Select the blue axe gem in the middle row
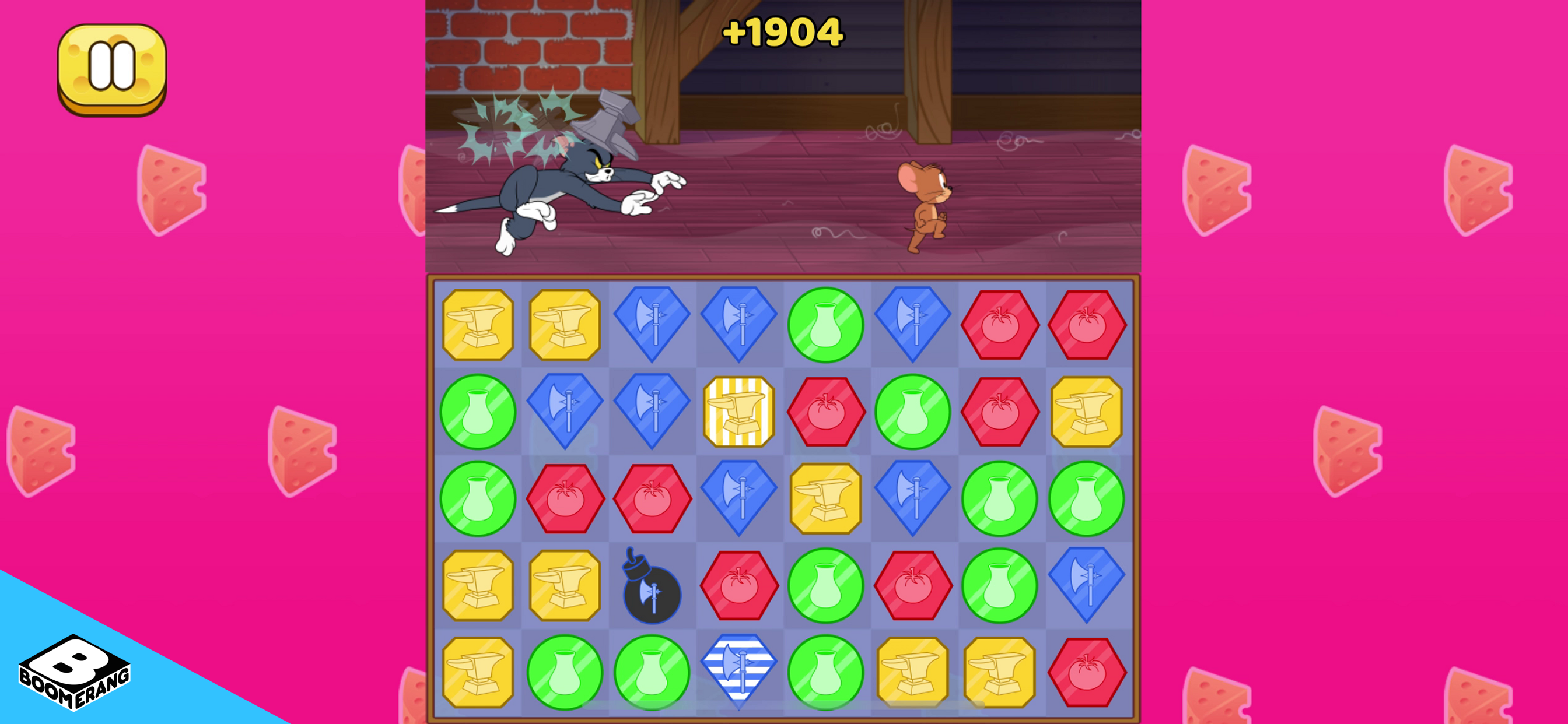The height and width of the screenshot is (724, 1568). pos(914,498)
